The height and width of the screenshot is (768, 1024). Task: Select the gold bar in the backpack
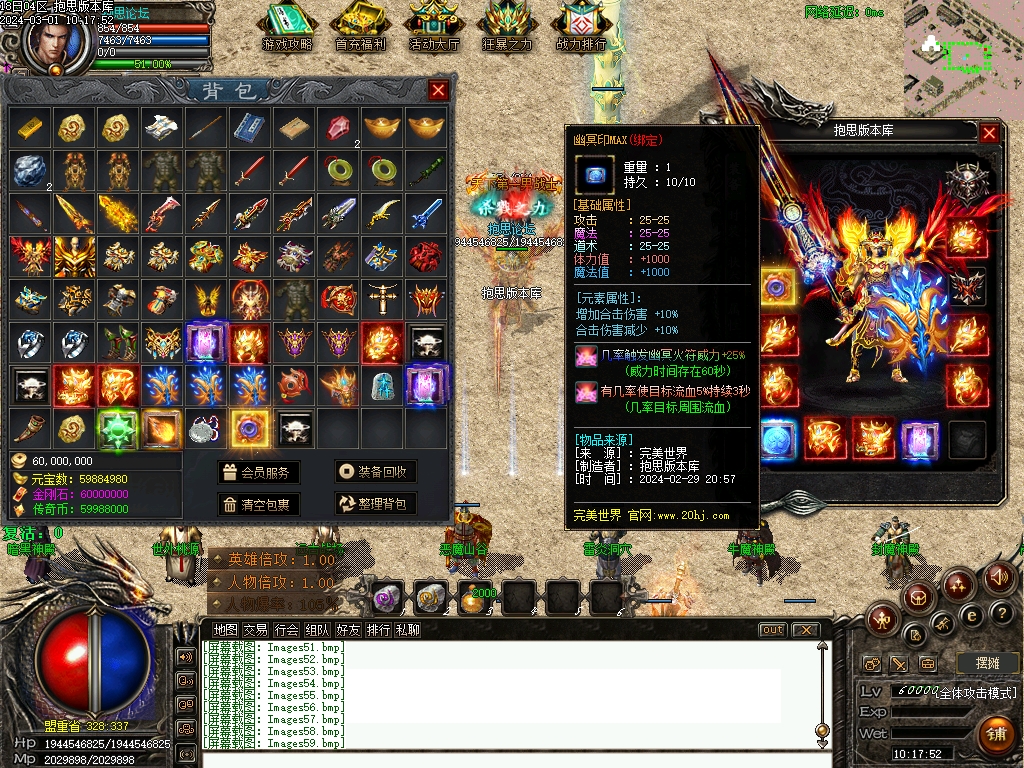(29, 127)
